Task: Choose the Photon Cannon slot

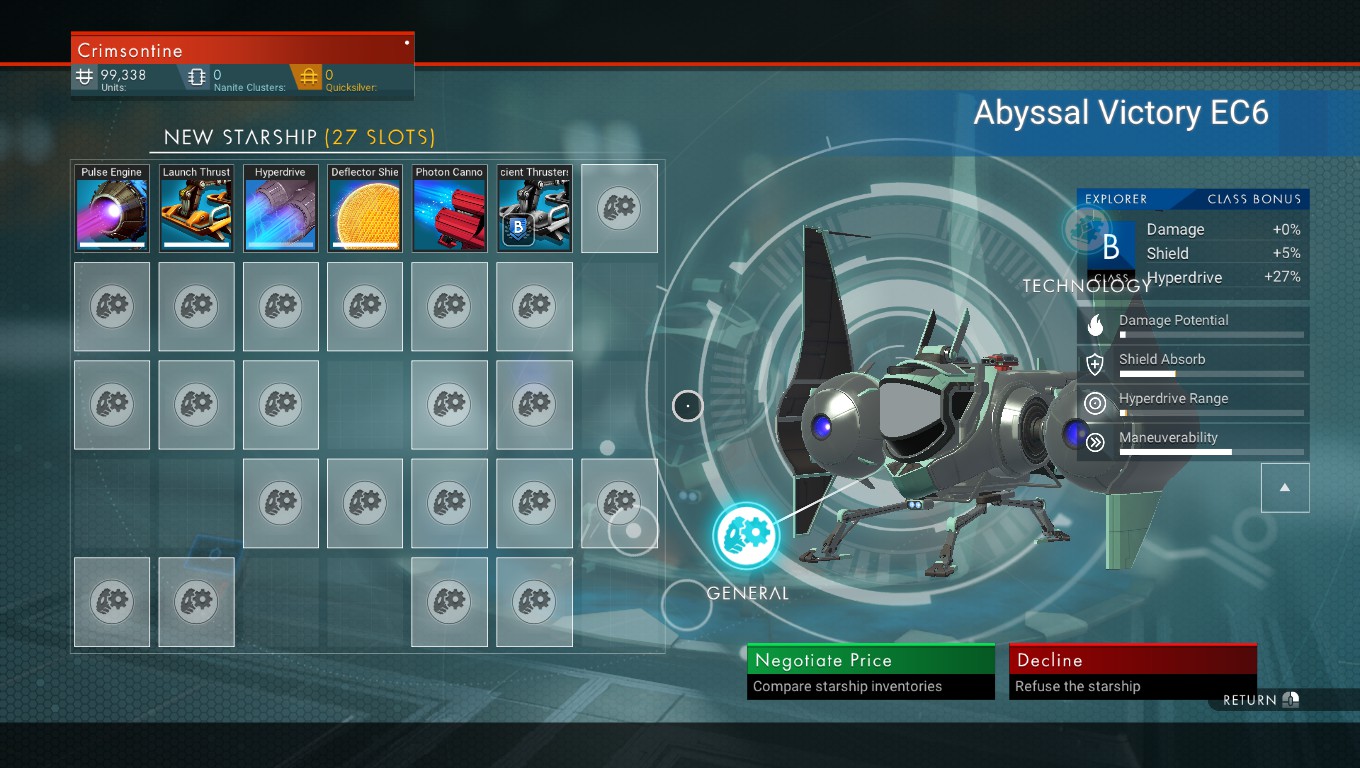Action: point(449,208)
